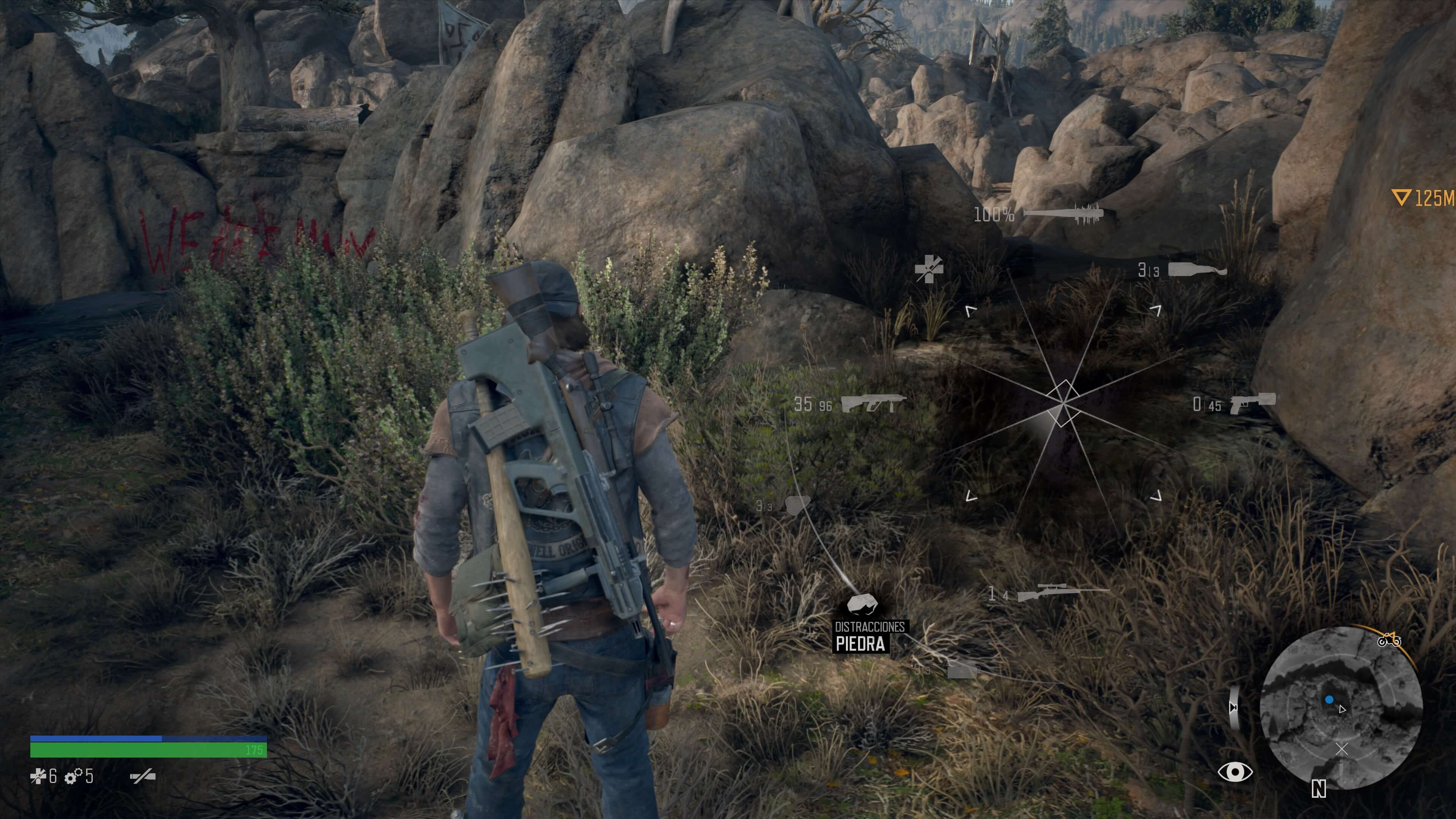Choose the assault rifle primary weapon
The width and height of the screenshot is (1456, 819).
point(873,403)
